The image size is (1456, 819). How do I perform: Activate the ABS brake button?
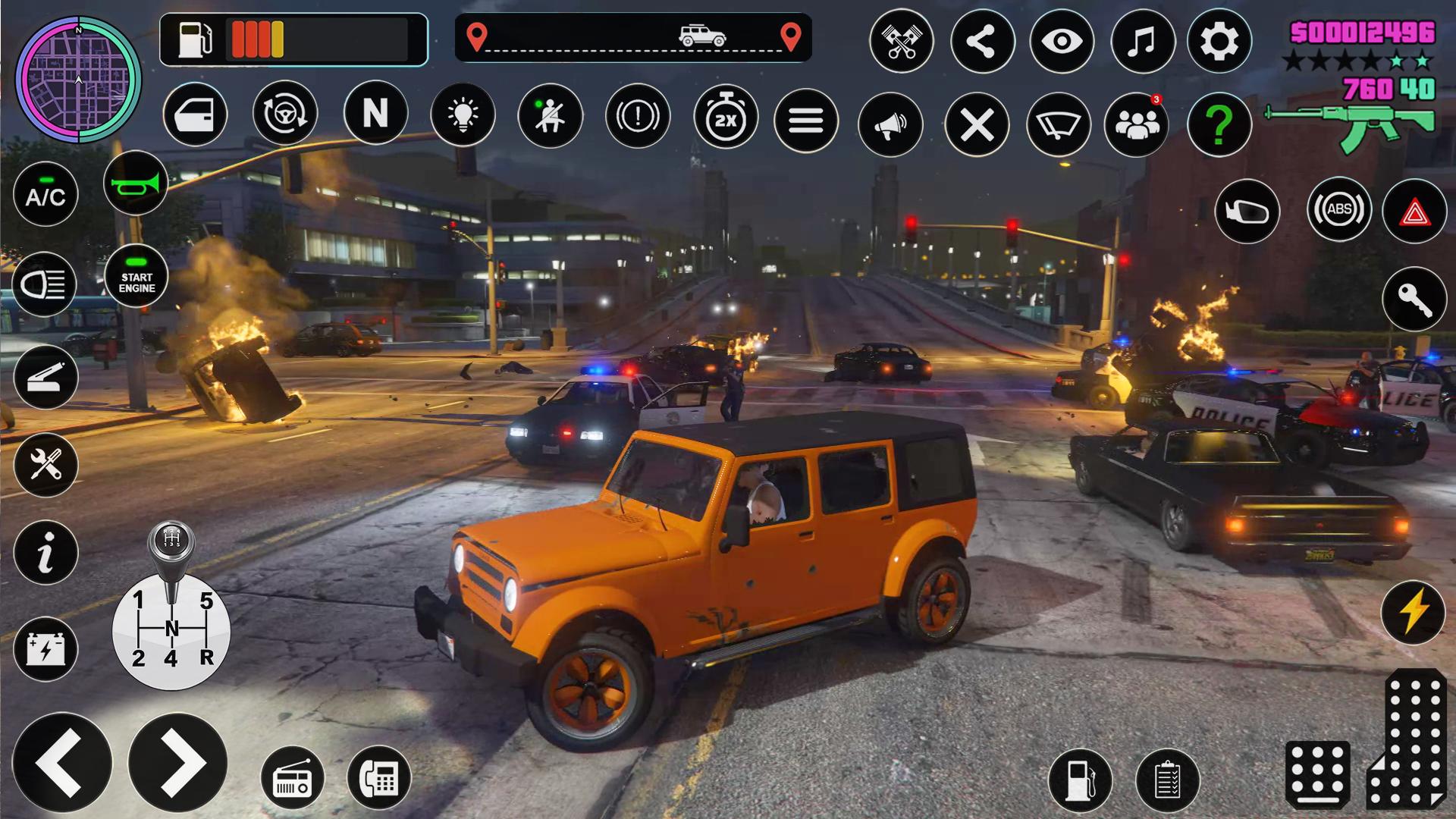click(x=1338, y=209)
